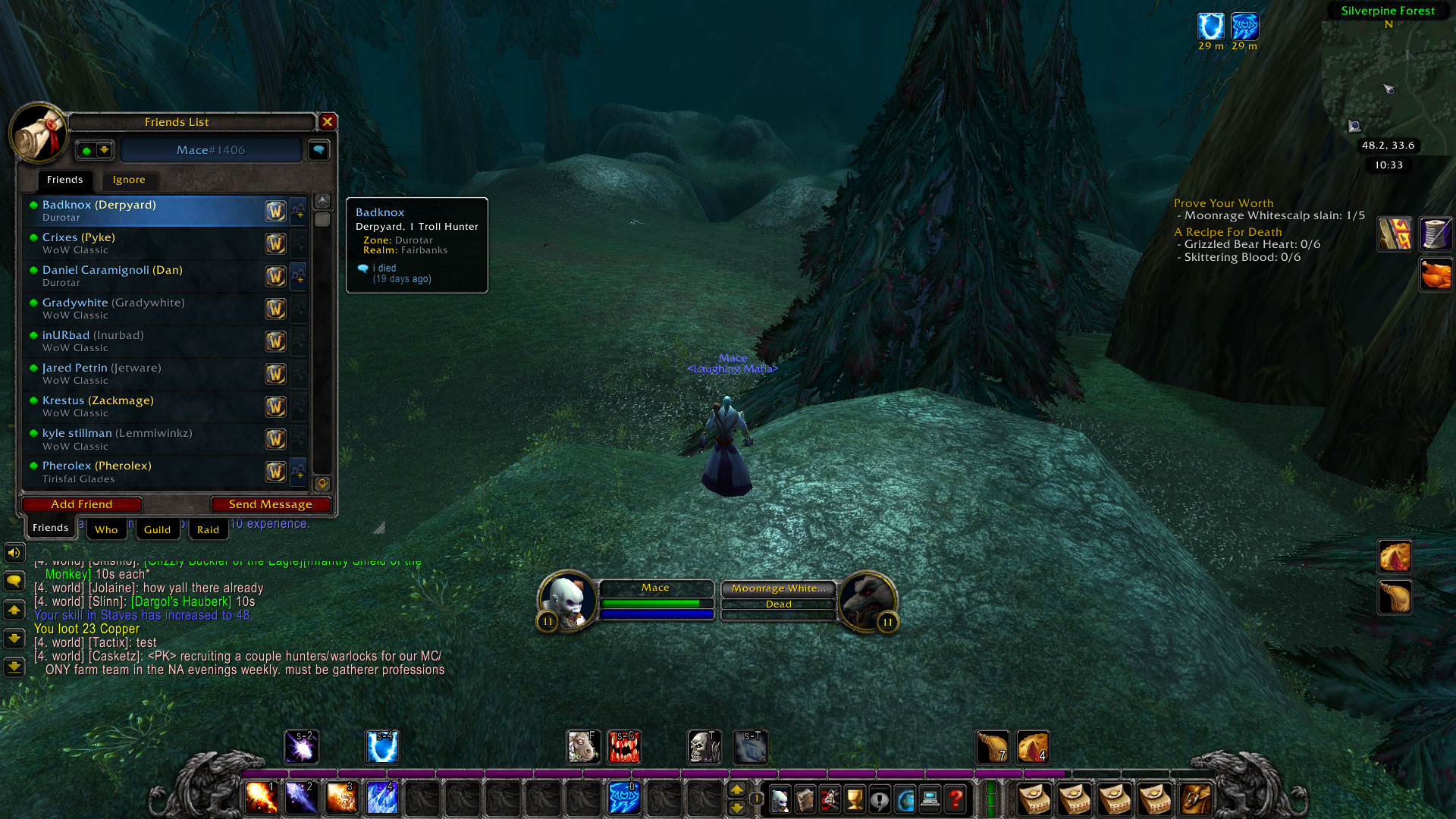Open the red question mark help menu

955,799
